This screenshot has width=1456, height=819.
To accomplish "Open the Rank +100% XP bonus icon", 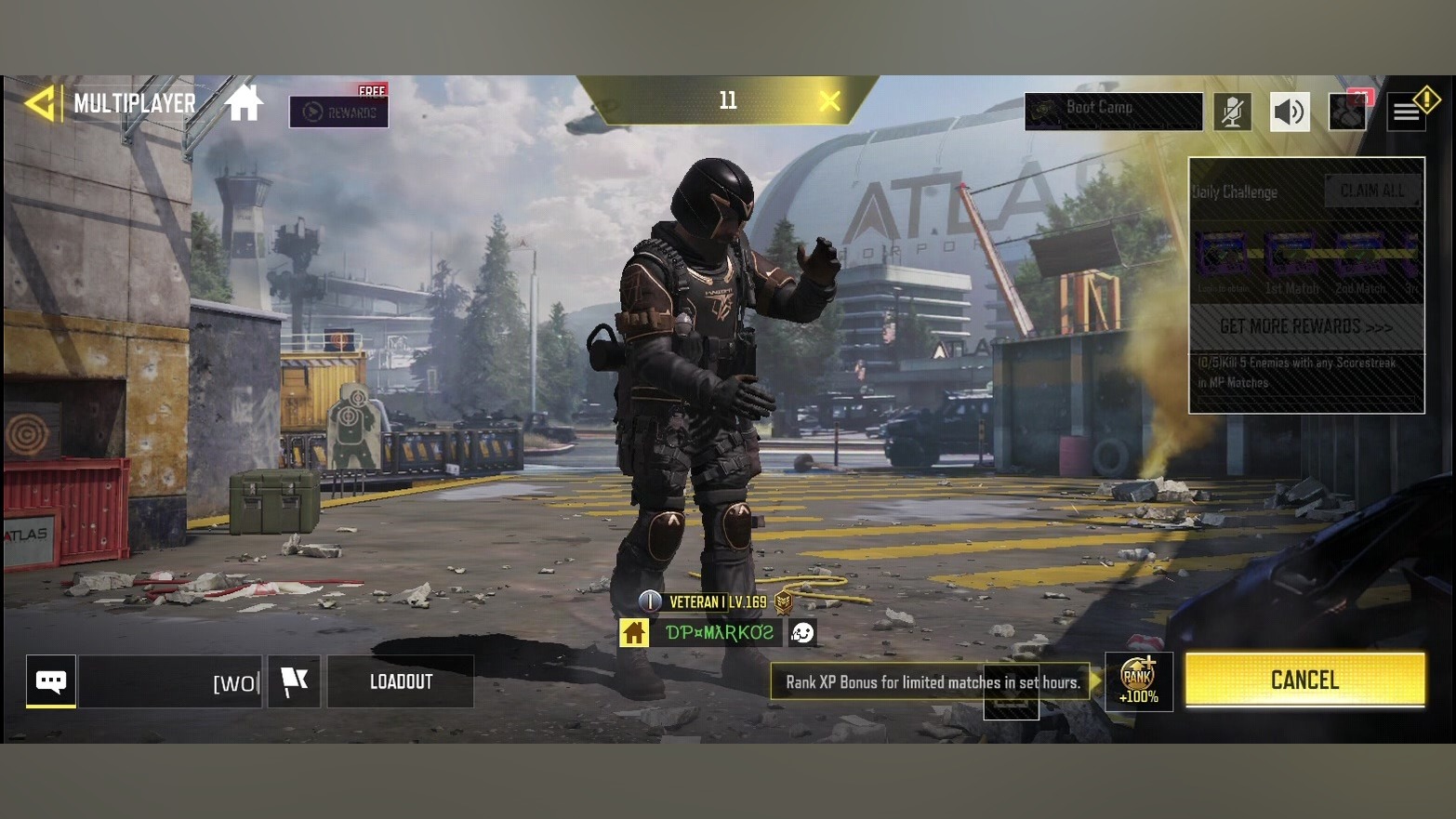I will coord(1138,681).
